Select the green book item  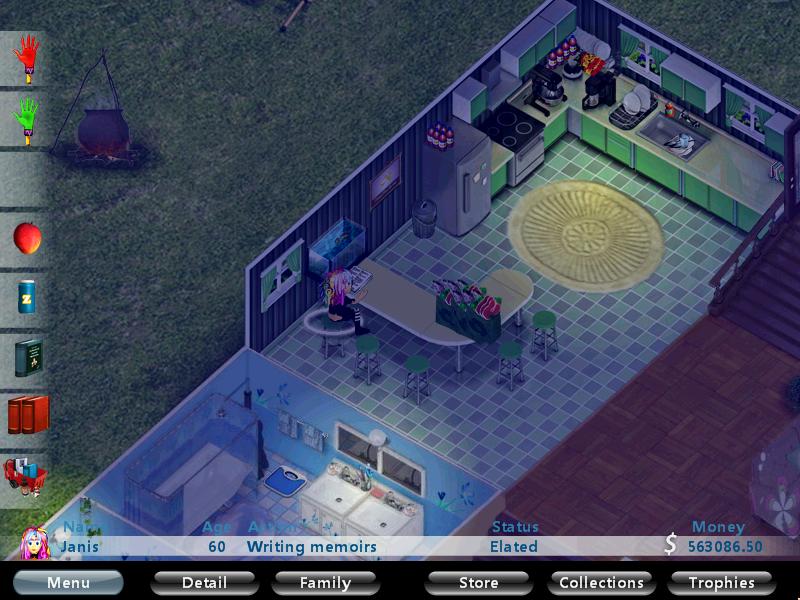click(28, 357)
